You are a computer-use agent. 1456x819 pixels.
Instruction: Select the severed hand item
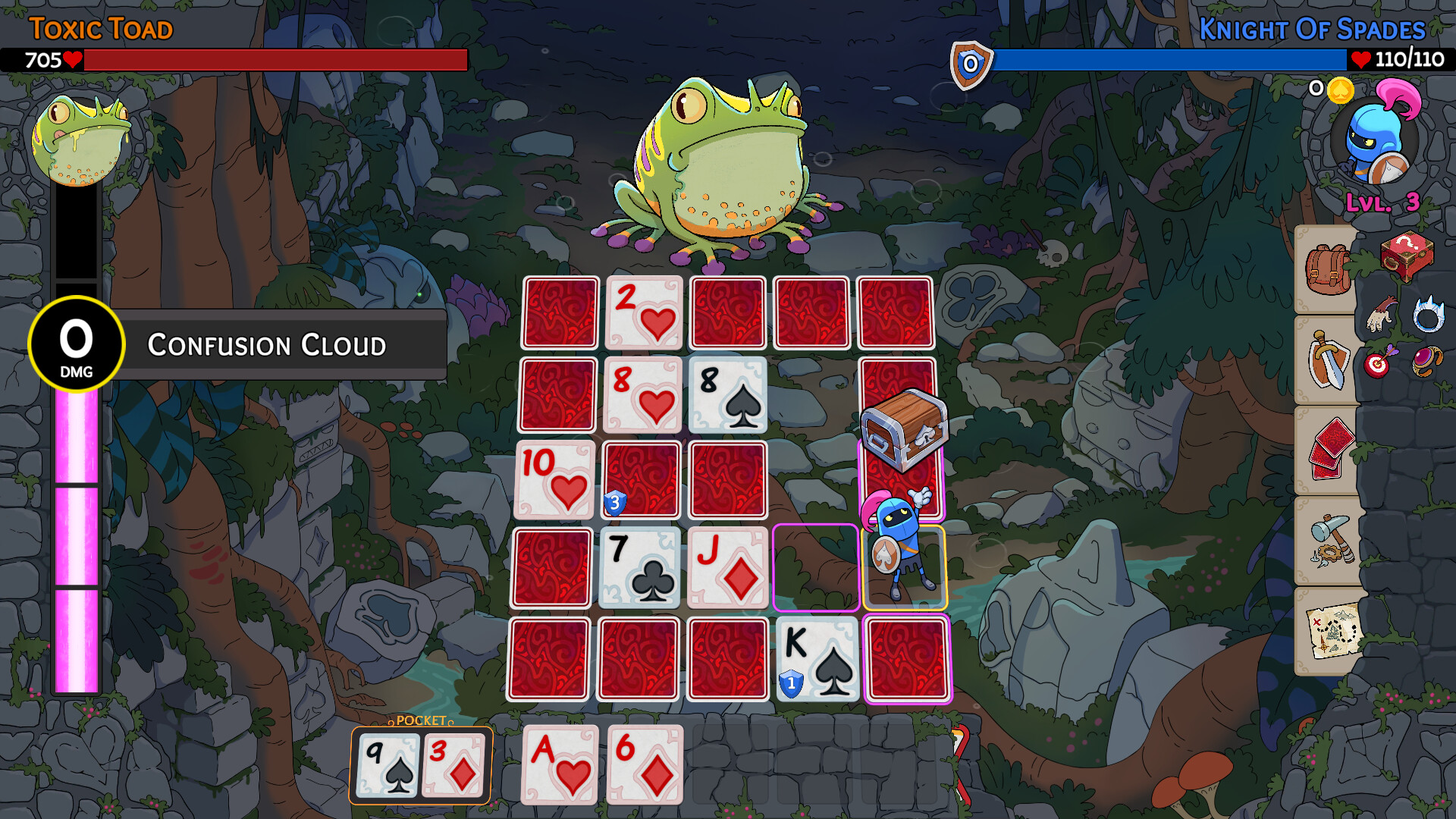(1379, 313)
